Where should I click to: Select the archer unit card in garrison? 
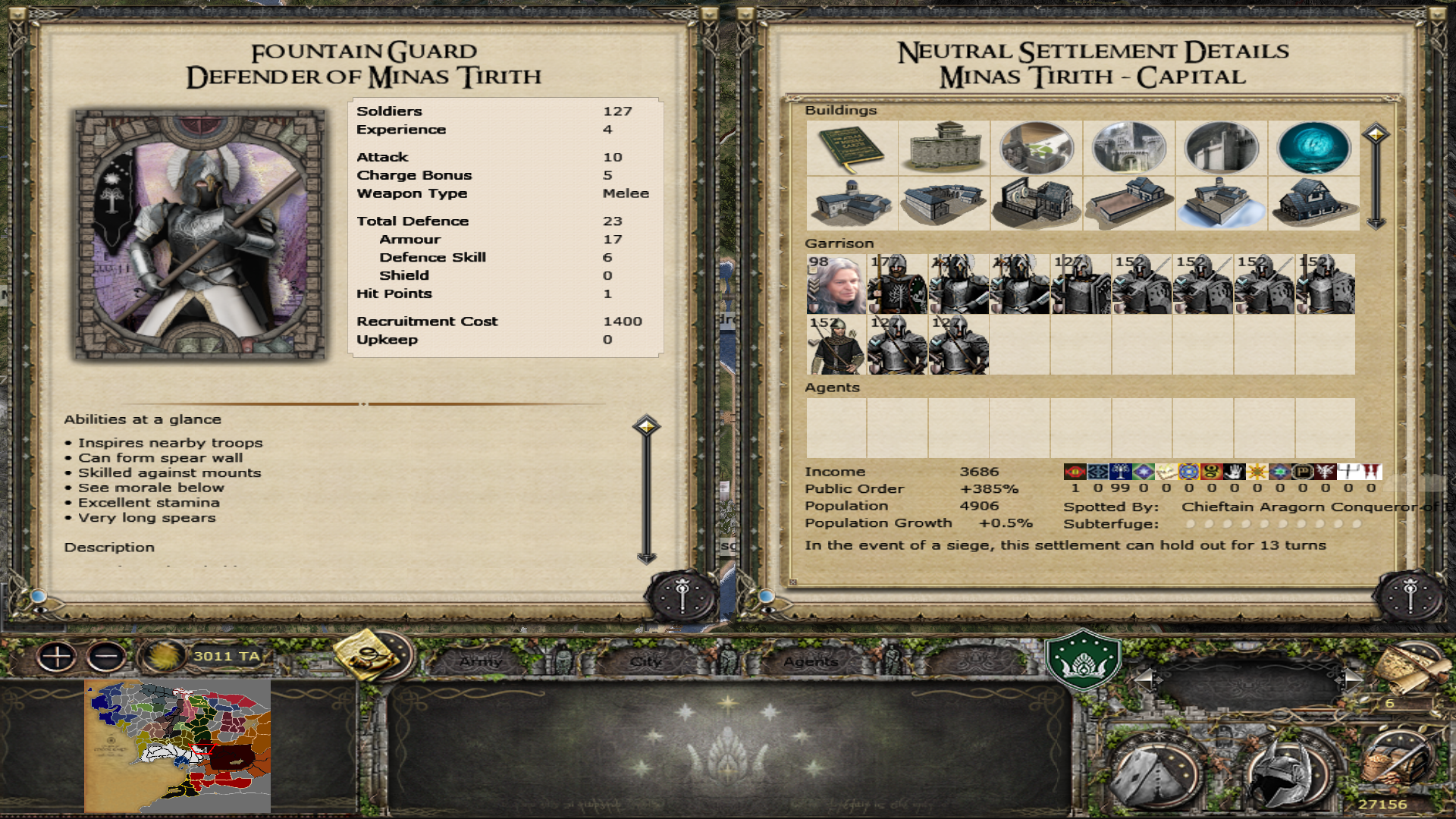tap(836, 346)
